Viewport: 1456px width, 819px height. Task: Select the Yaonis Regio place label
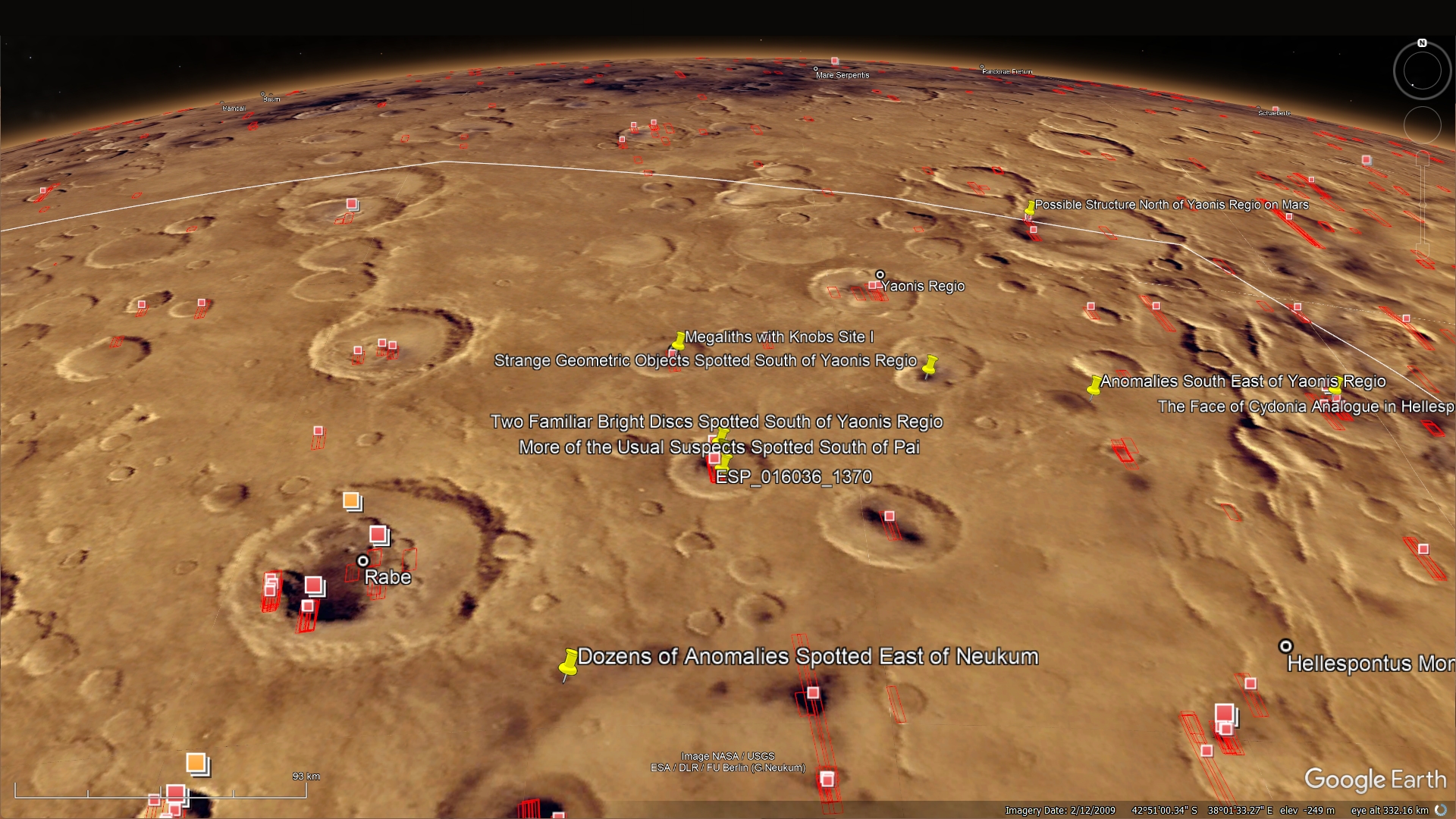[922, 286]
